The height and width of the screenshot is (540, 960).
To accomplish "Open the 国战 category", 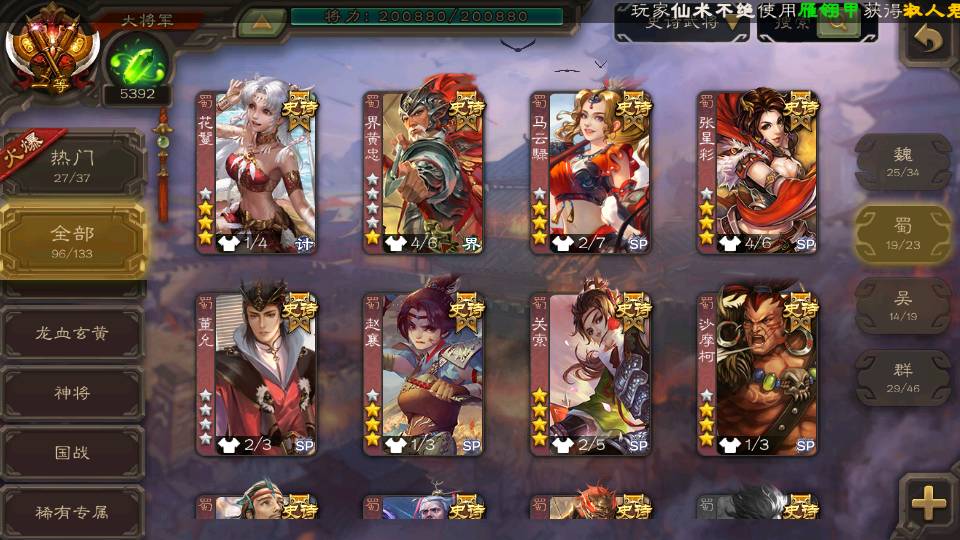I will (72, 452).
